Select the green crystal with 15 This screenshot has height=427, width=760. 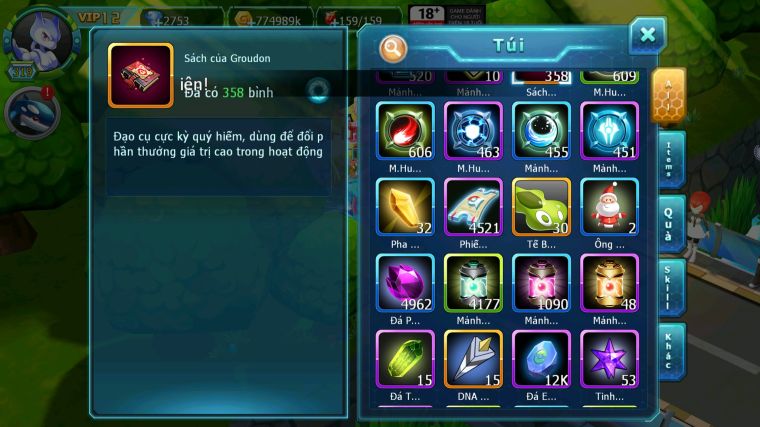[x=405, y=359]
